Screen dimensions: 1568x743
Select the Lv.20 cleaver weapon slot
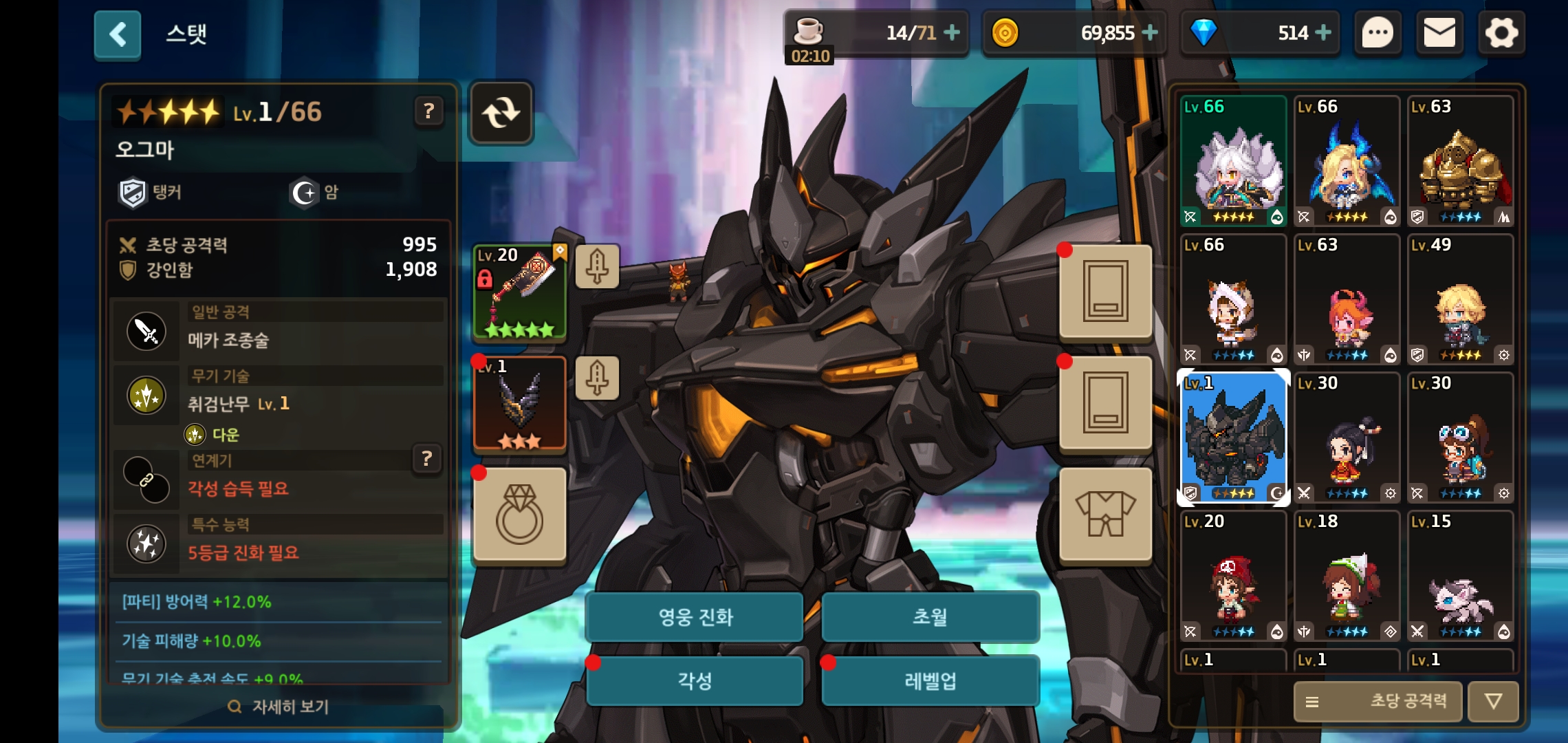pos(520,292)
